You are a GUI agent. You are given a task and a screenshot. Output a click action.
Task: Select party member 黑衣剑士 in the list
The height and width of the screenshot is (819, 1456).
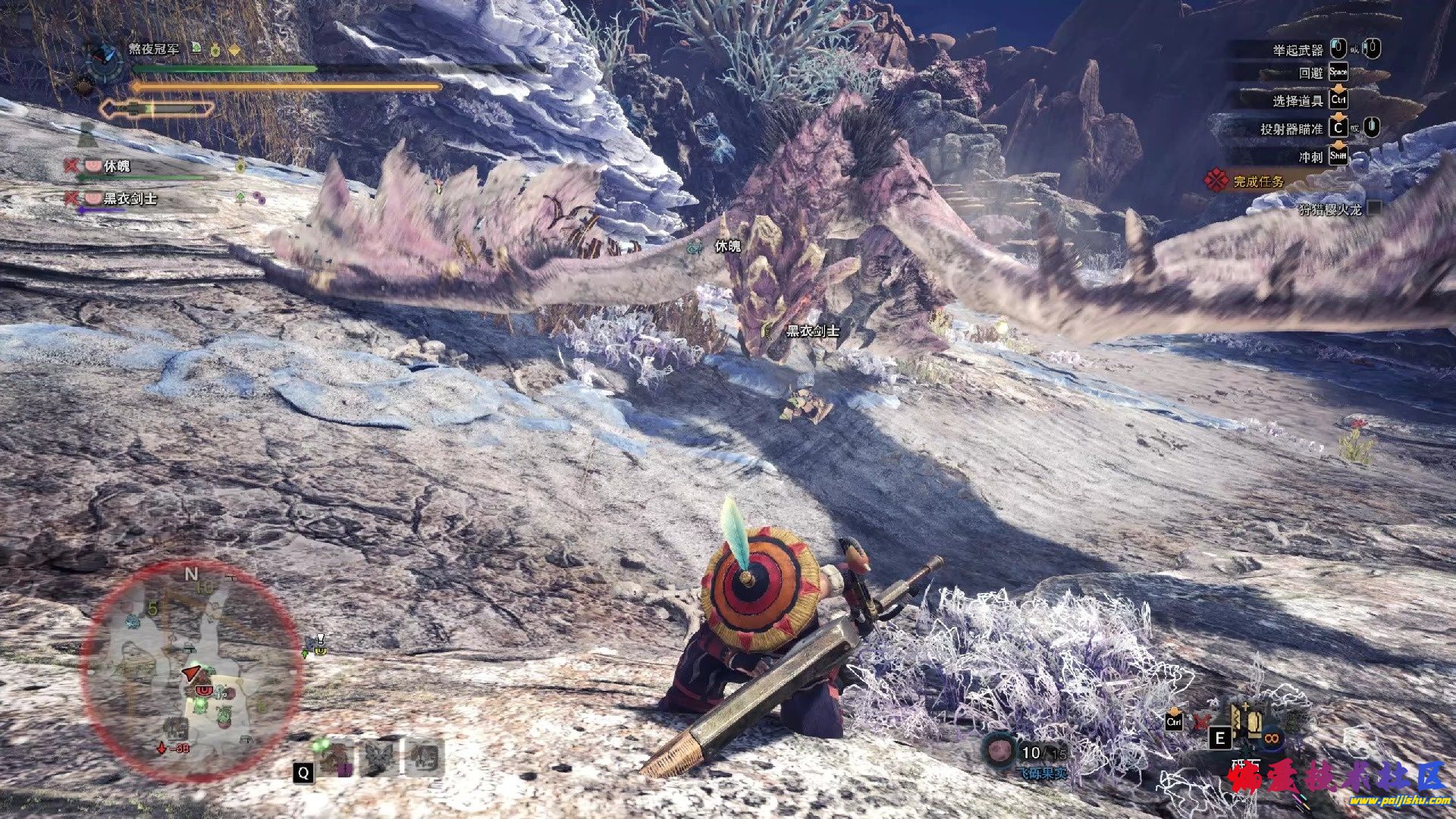tap(129, 199)
